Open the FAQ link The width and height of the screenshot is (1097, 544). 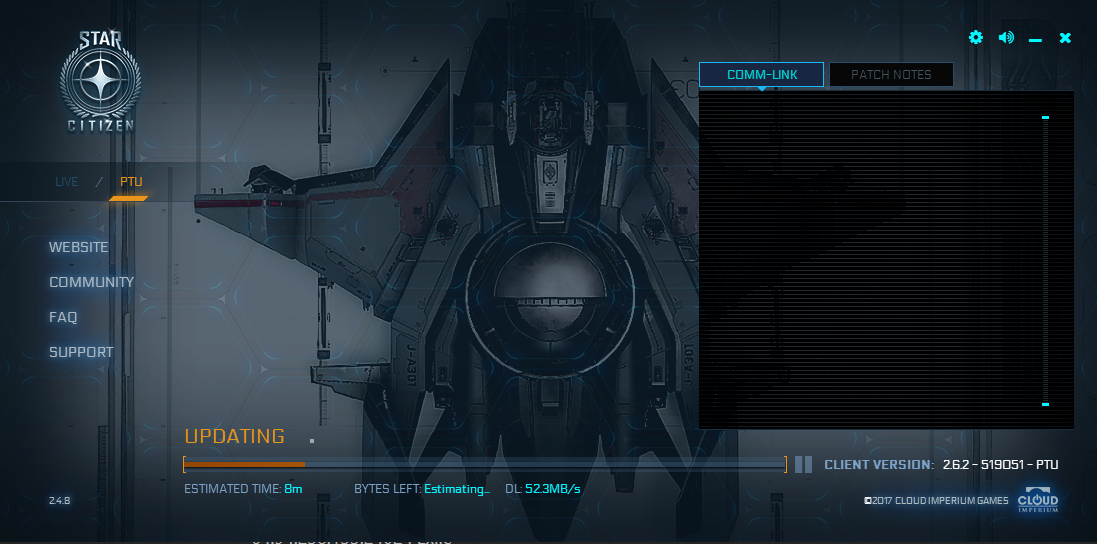pos(63,317)
